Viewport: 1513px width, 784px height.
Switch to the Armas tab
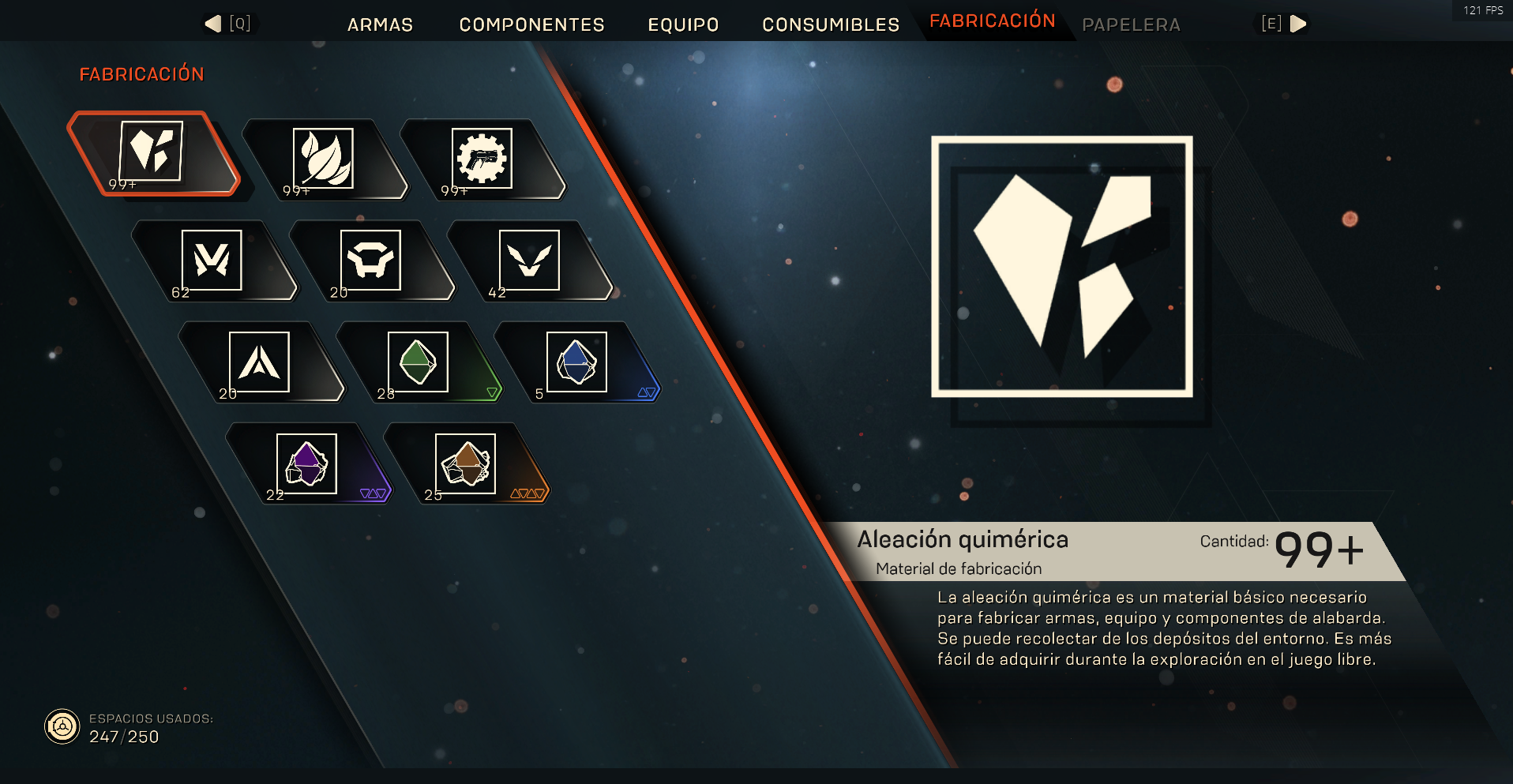coord(380,24)
